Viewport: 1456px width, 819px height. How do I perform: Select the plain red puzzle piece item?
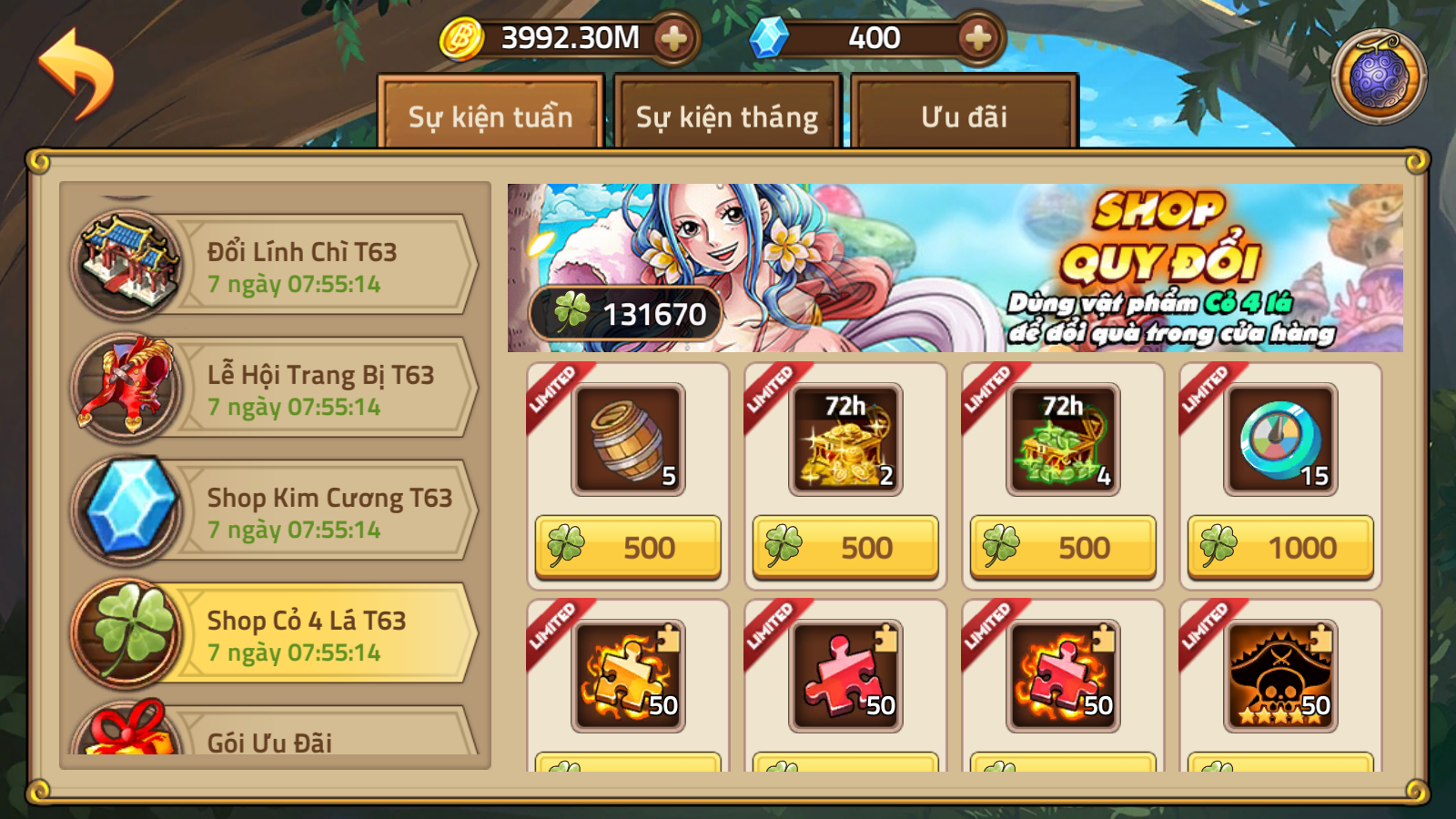coord(845,676)
